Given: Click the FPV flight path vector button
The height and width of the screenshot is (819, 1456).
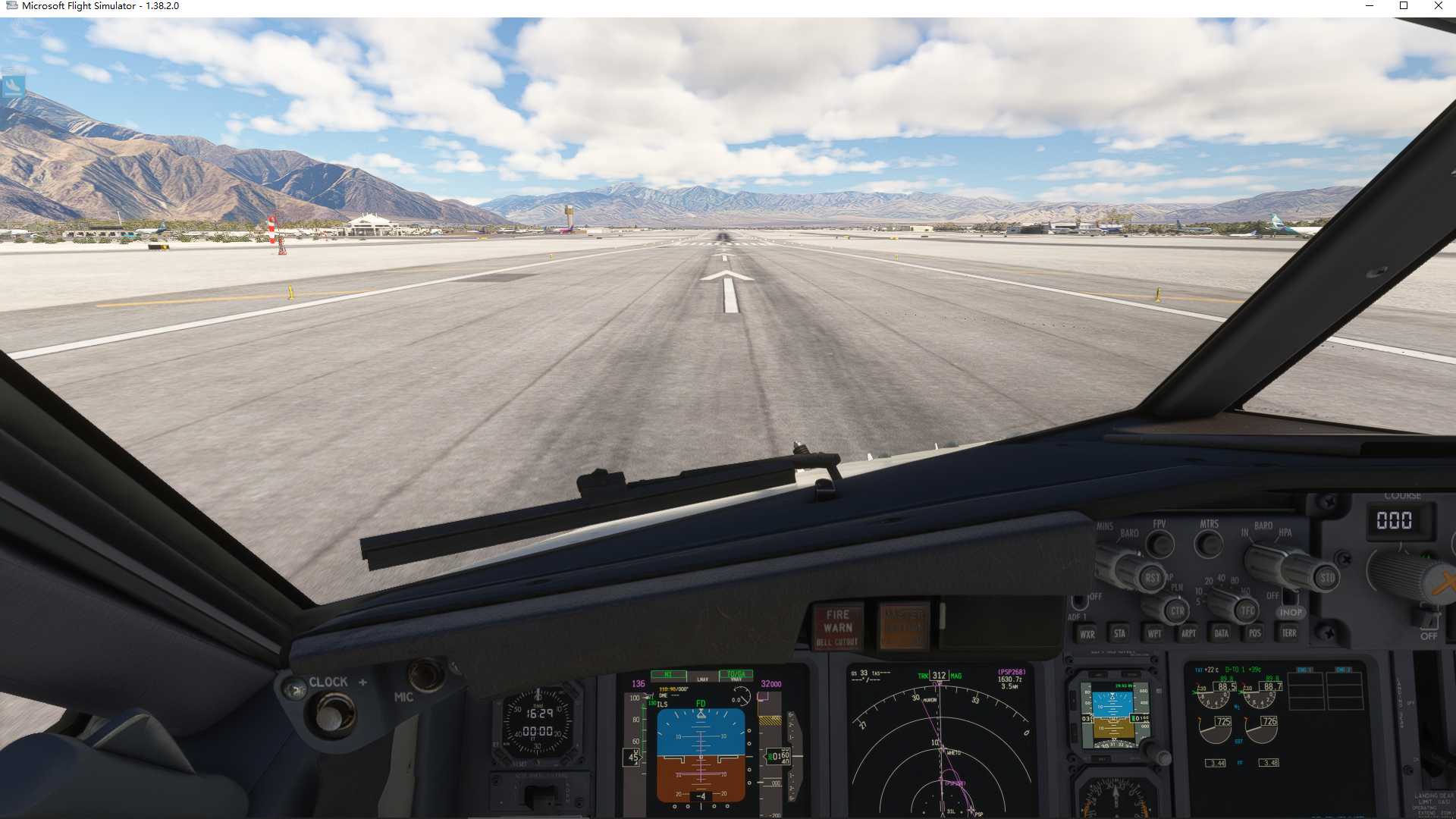Looking at the screenshot, I should click(1159, 543).
